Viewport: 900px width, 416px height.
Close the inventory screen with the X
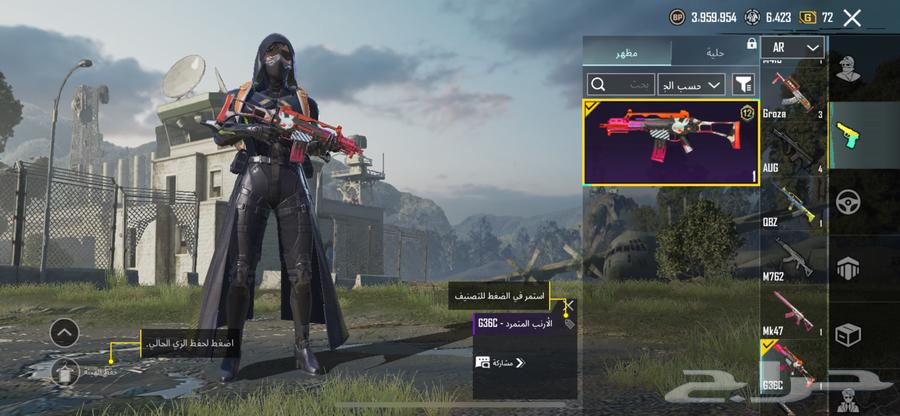pyautogui.click(x=852, y=17)
